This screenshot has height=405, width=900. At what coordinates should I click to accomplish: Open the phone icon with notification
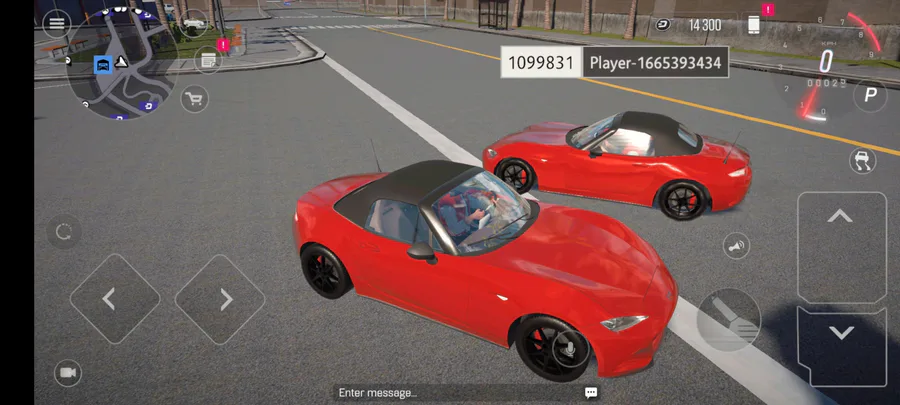click(x=755, y=23)
